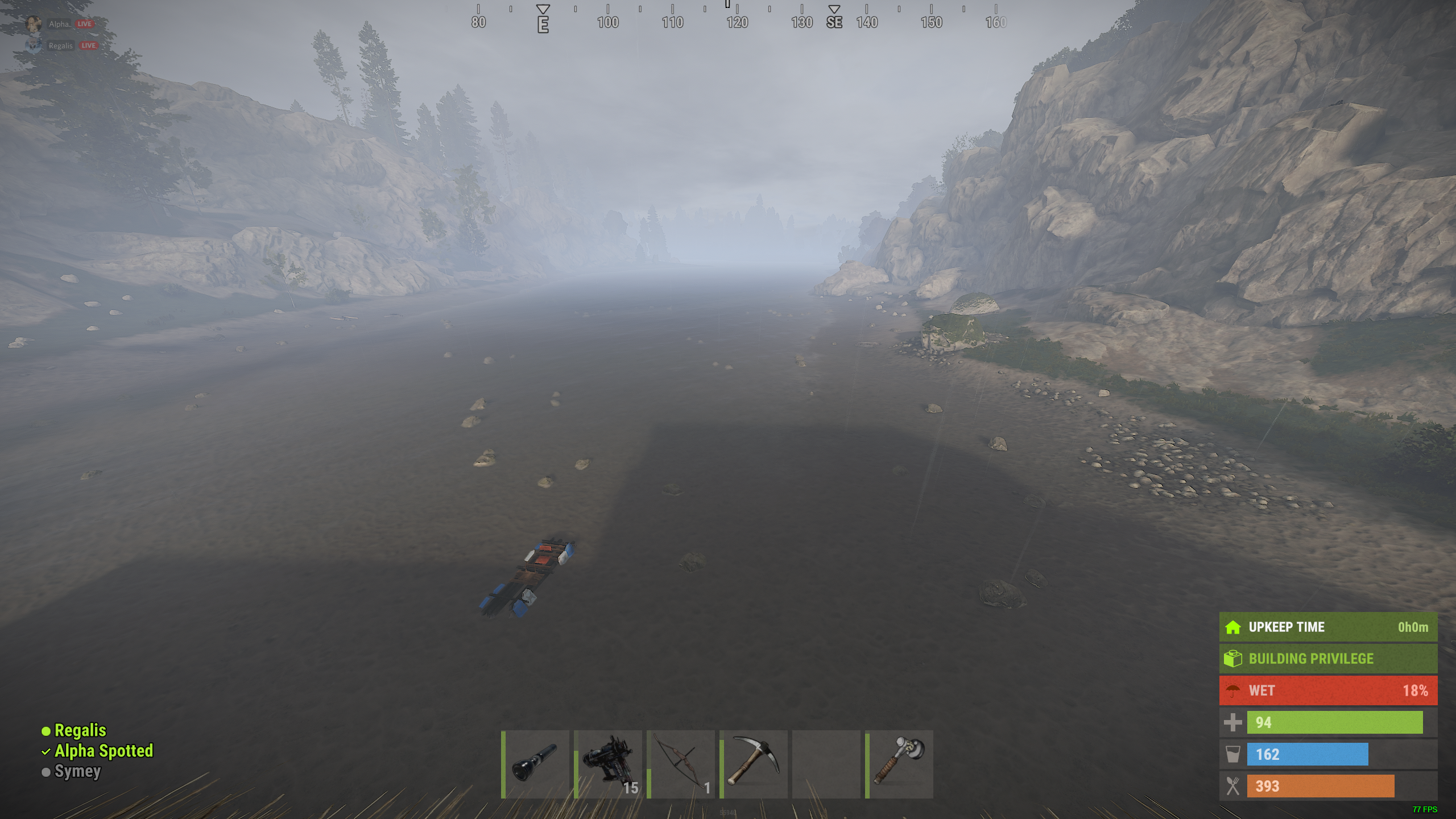Select the flashlight hotbar slot
1456x819 pixels.
click(536, 764)
